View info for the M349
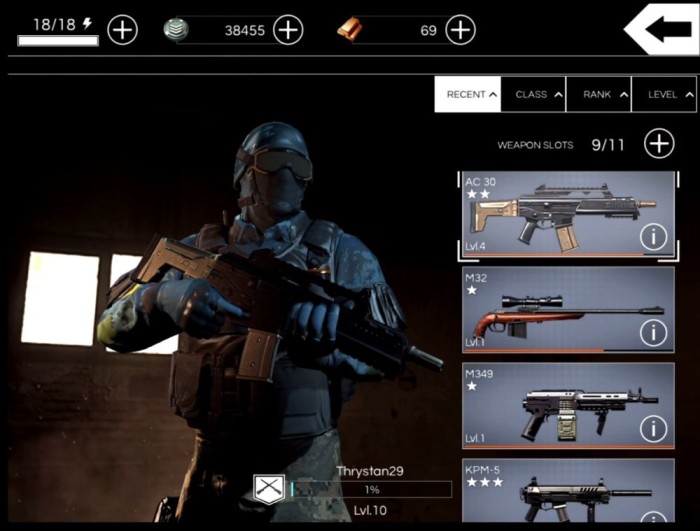The height and width of the screenshot is (531, 700). [x=654, y=428]
